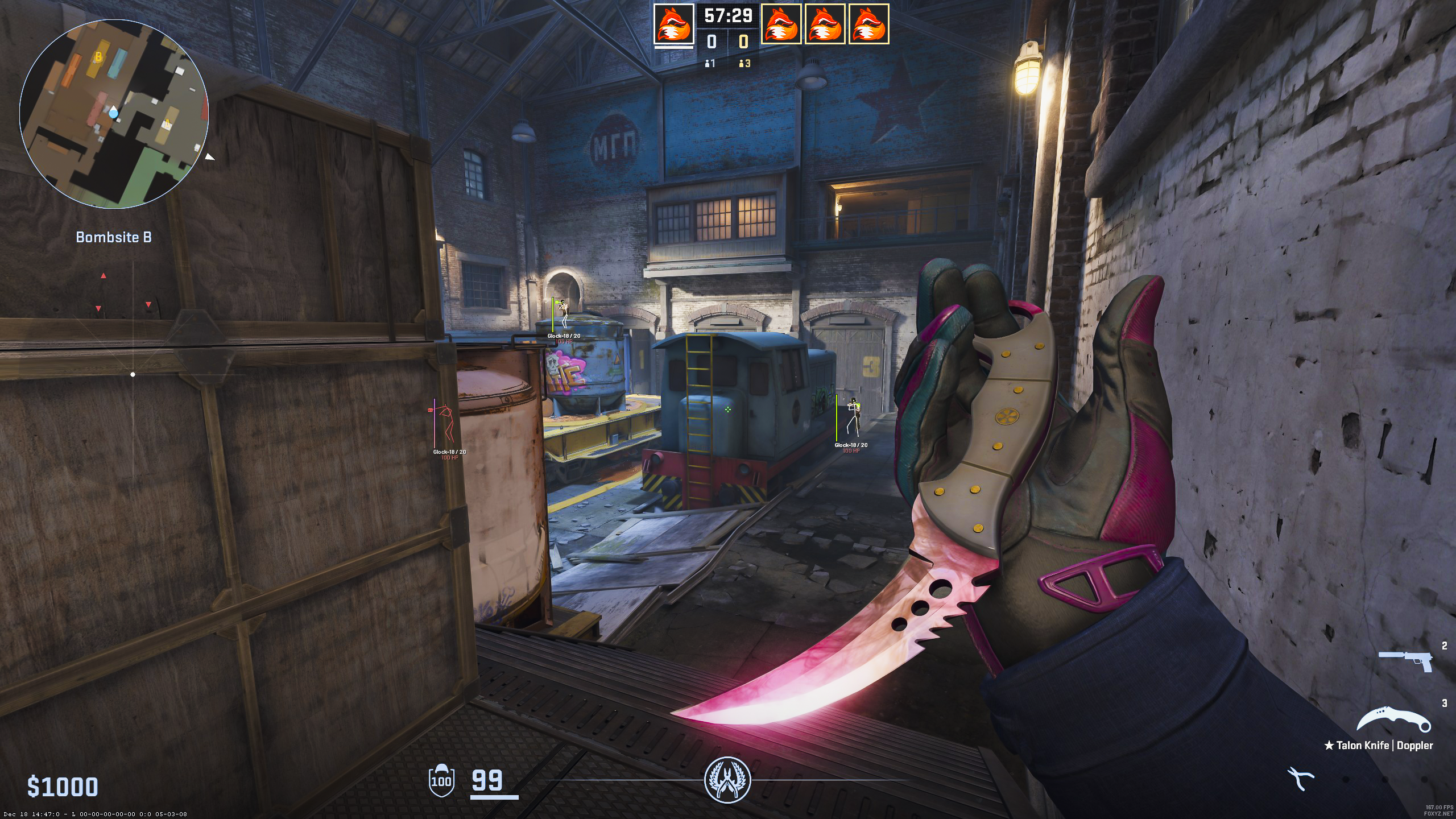Choose the Talon Knife Doppler slot
The height and width of the screenshot is (819, 1456).
(x=1393, y=721)
